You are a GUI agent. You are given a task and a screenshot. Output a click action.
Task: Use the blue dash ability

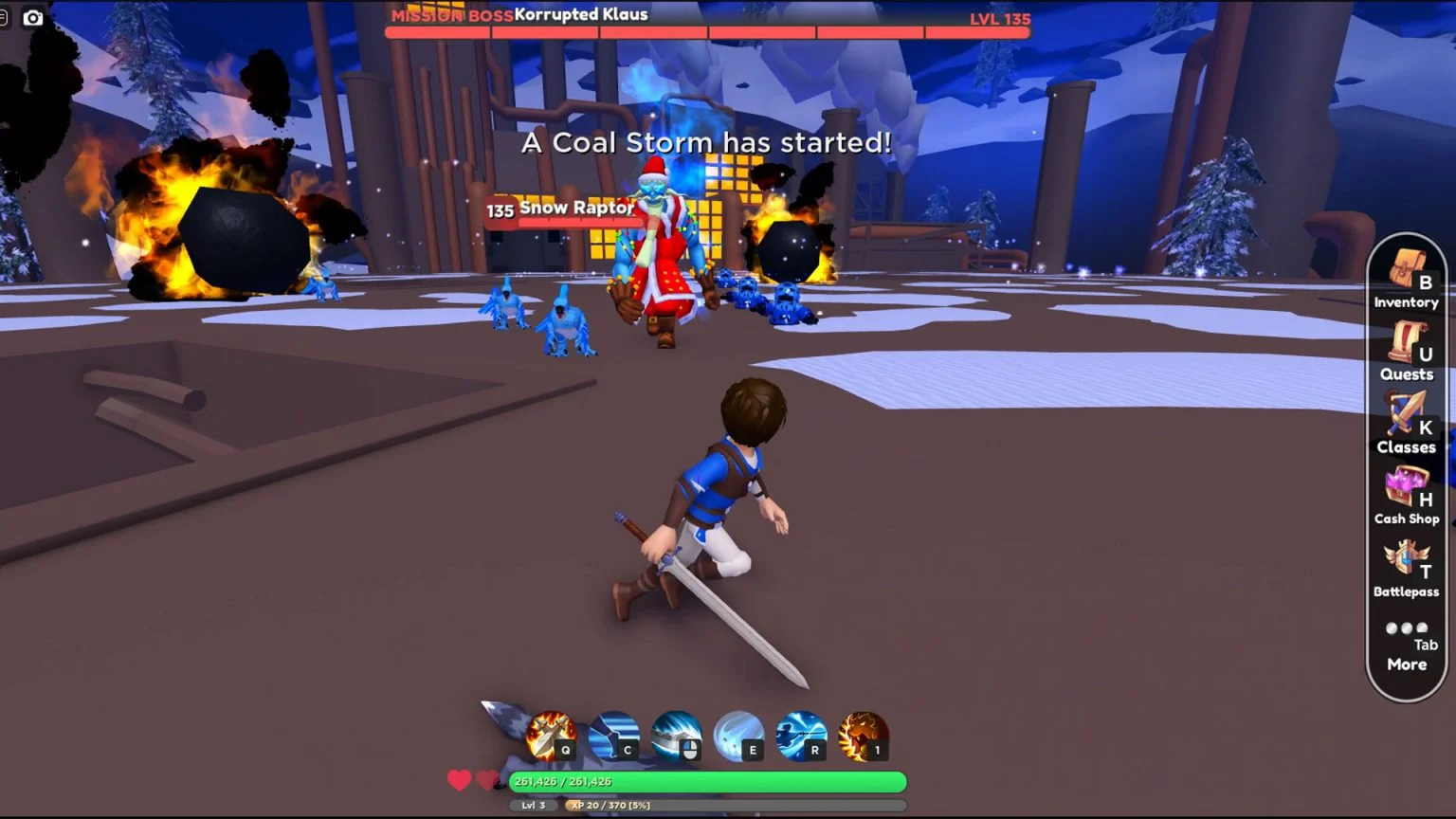613,737
